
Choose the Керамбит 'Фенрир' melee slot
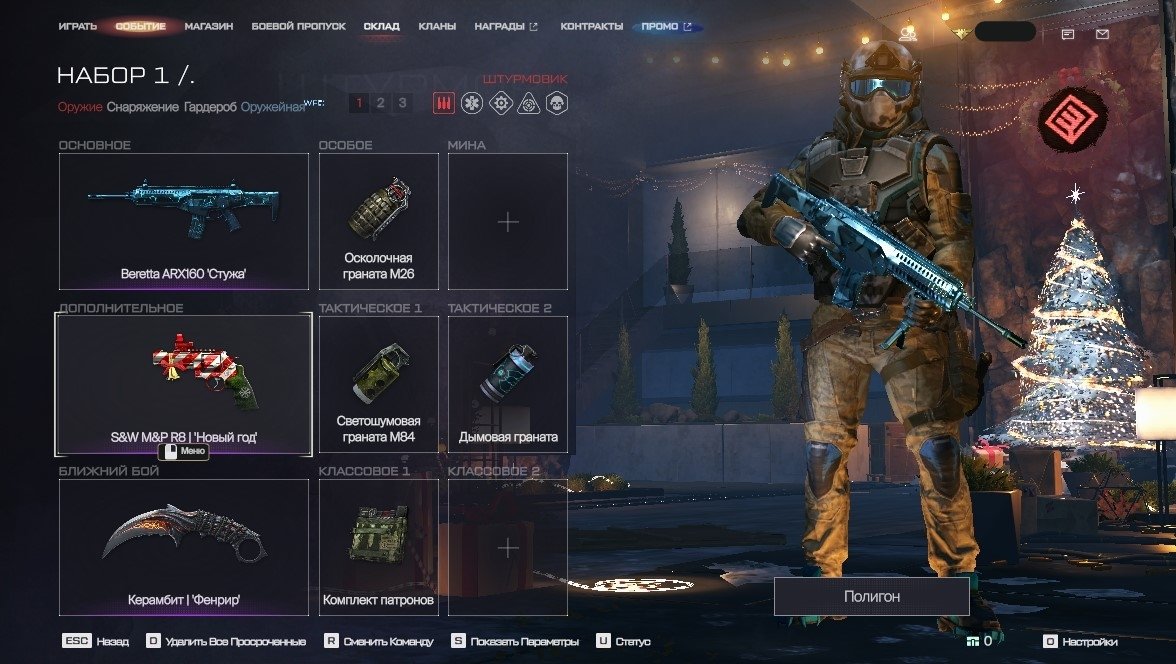coord(184,547)
